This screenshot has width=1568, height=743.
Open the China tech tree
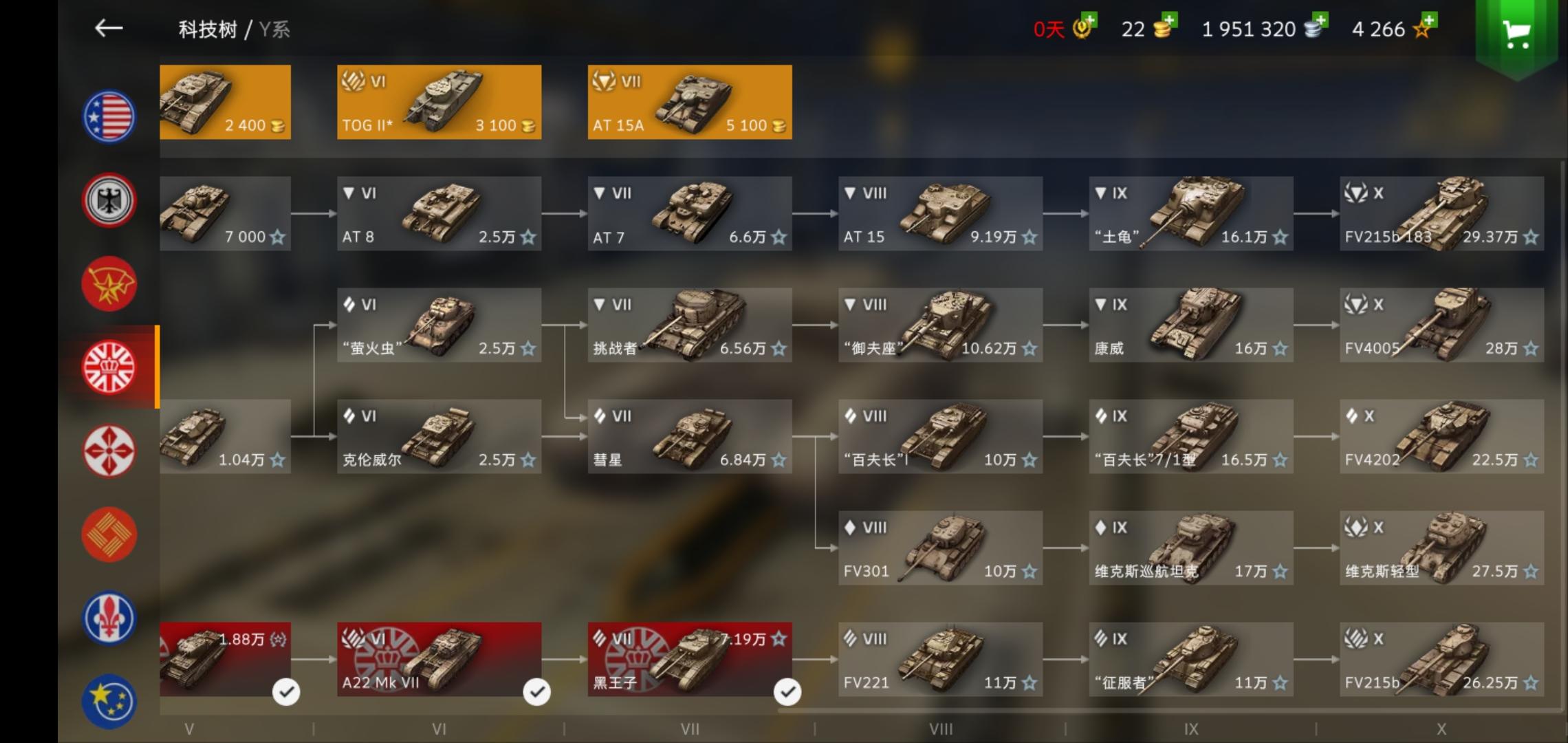coord(109,534)
